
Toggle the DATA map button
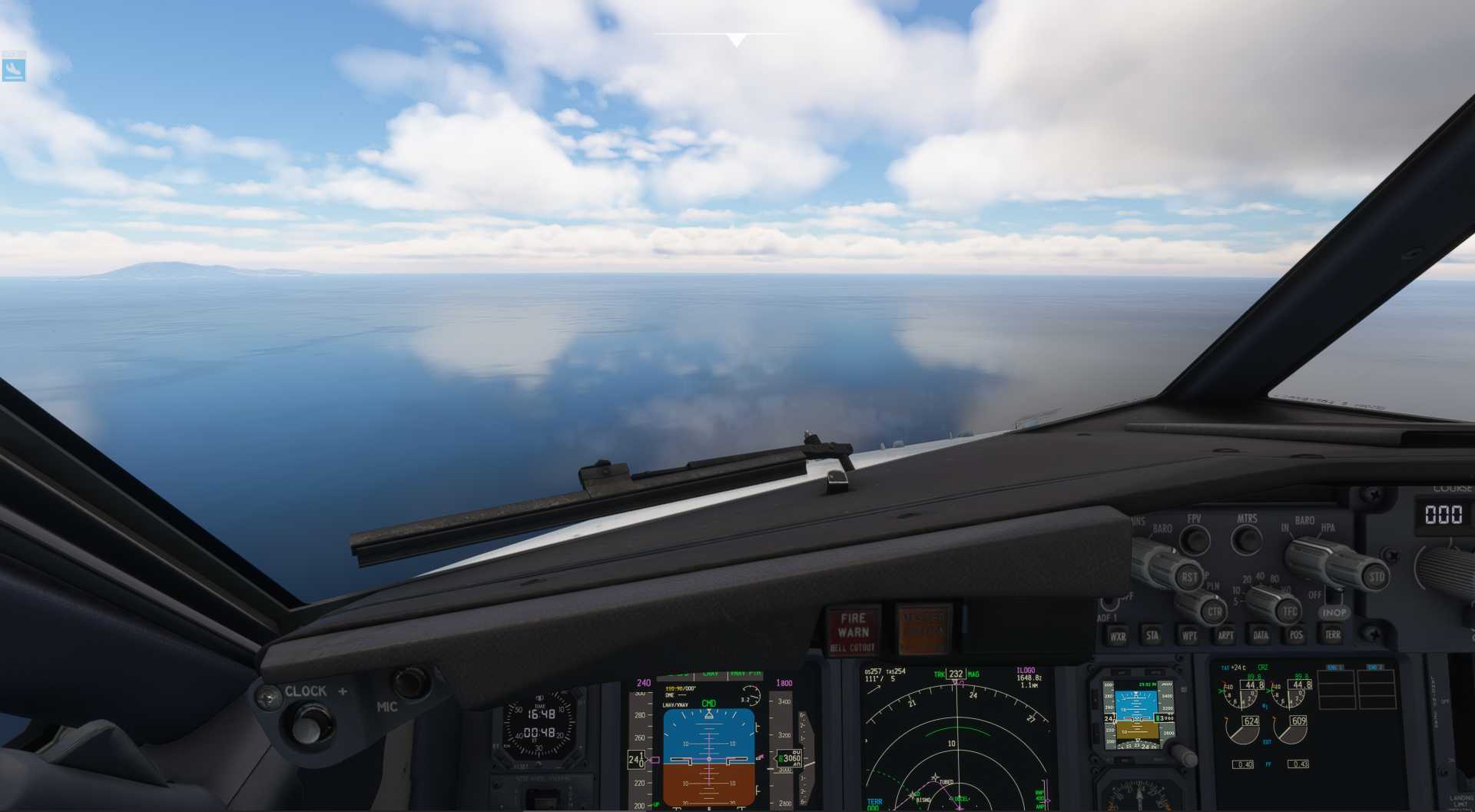click(1261, 635)
